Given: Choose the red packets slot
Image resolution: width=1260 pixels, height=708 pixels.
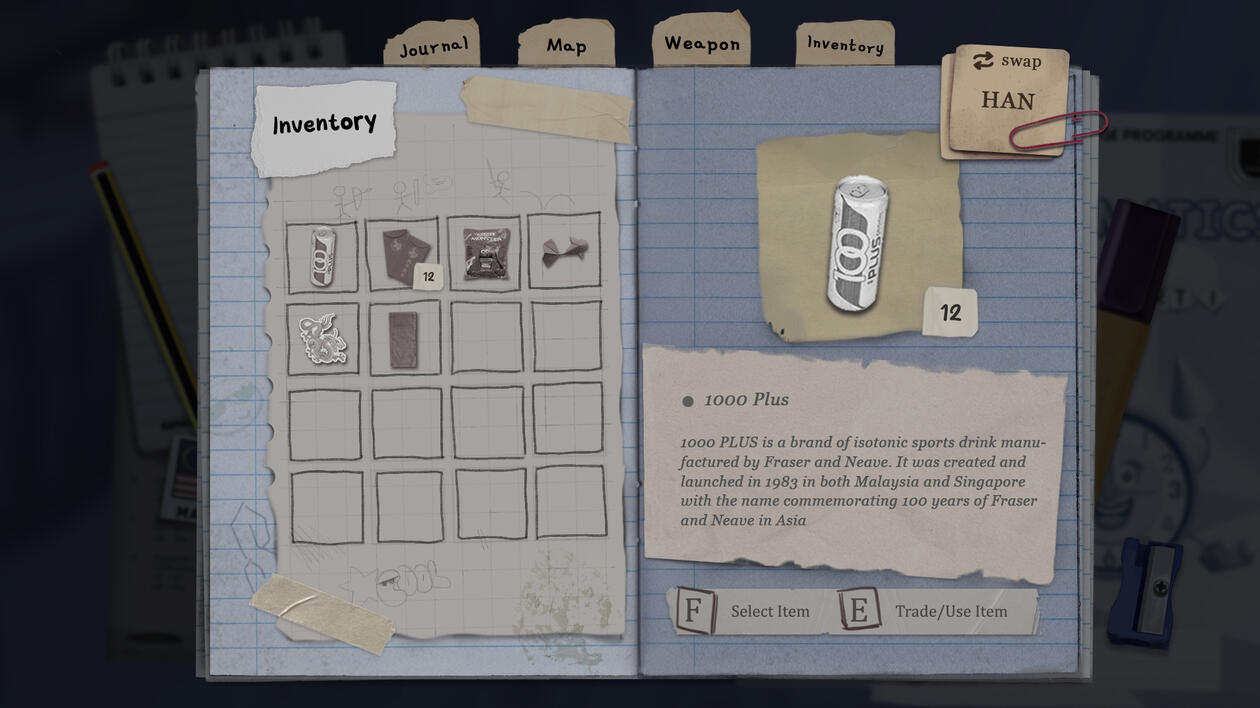Looking at the screenshot, I should [x=403, y=255].
